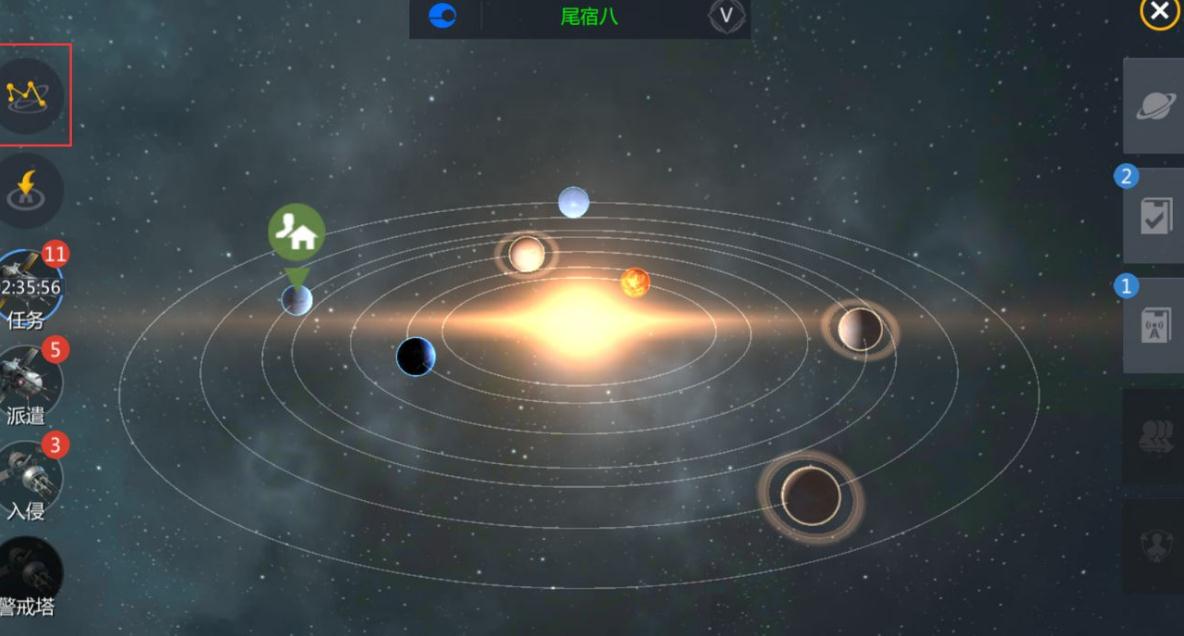Open the dimmed shield emblem tab
1184x636 pixels.
[1154, 545]
